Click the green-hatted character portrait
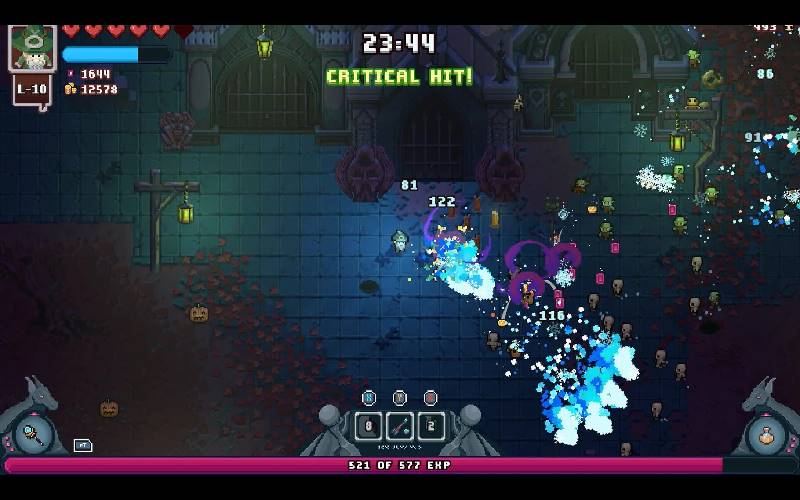This screenshot has height=500, width=800. point(31,47)
